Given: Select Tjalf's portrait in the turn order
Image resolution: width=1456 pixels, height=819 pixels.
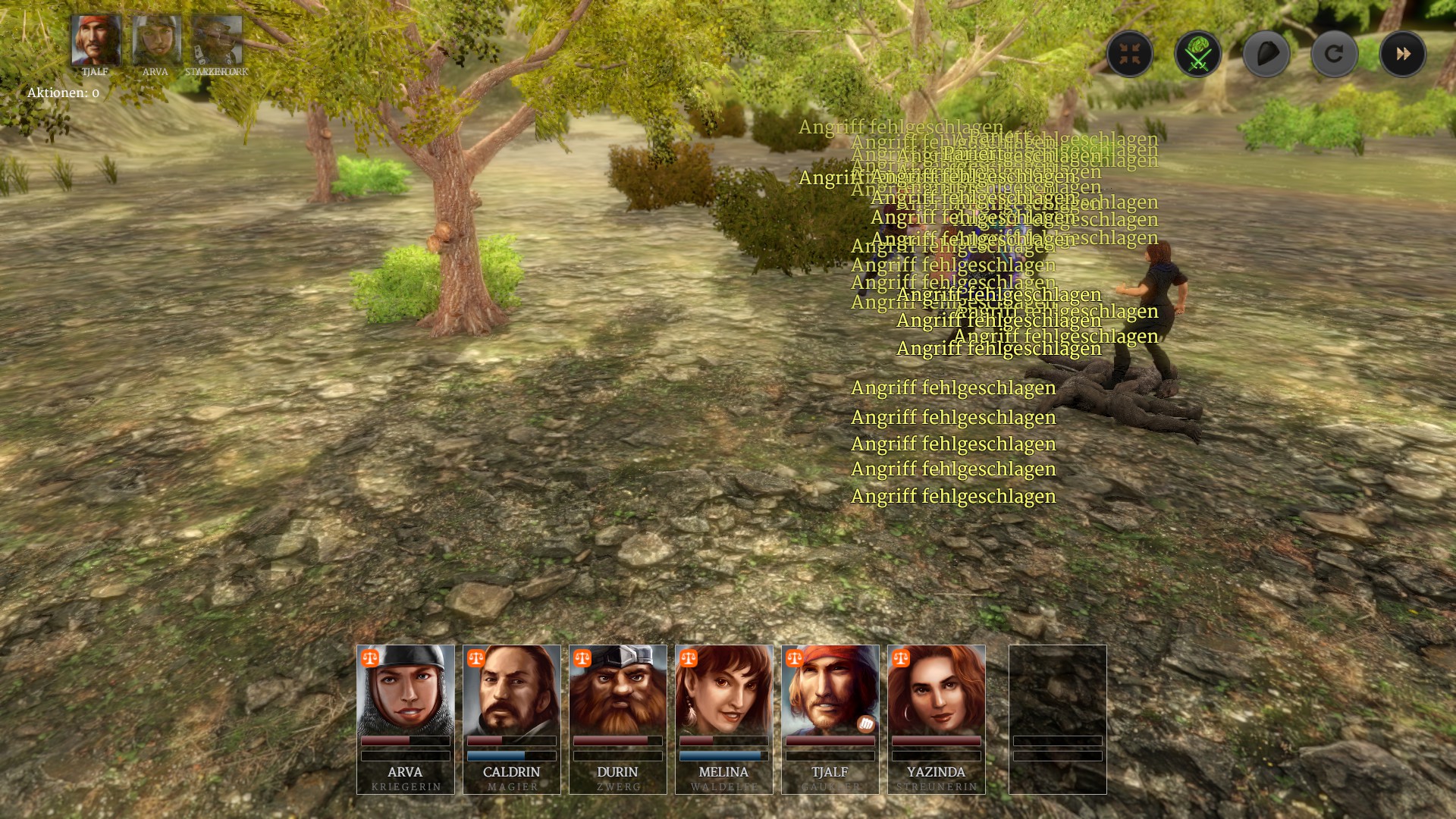Looking at the screenshot, I should (96, 40).
